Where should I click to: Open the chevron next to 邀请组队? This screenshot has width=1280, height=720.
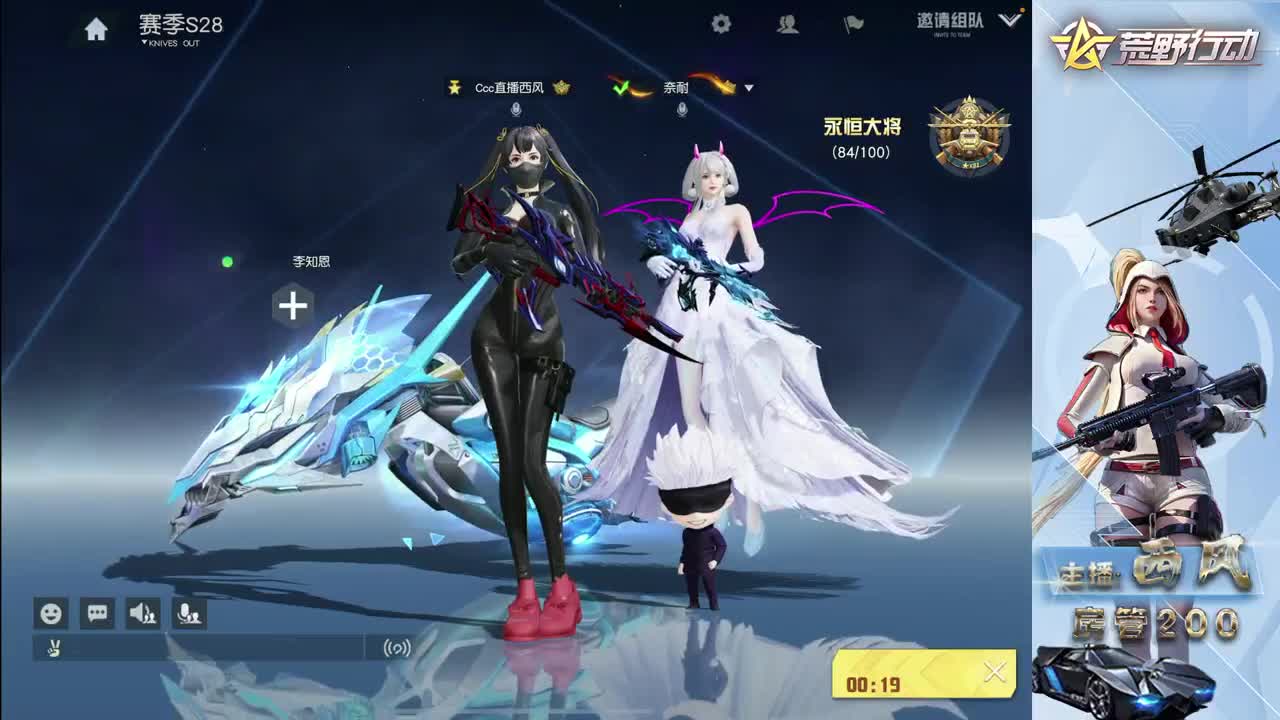(1007, 22)
